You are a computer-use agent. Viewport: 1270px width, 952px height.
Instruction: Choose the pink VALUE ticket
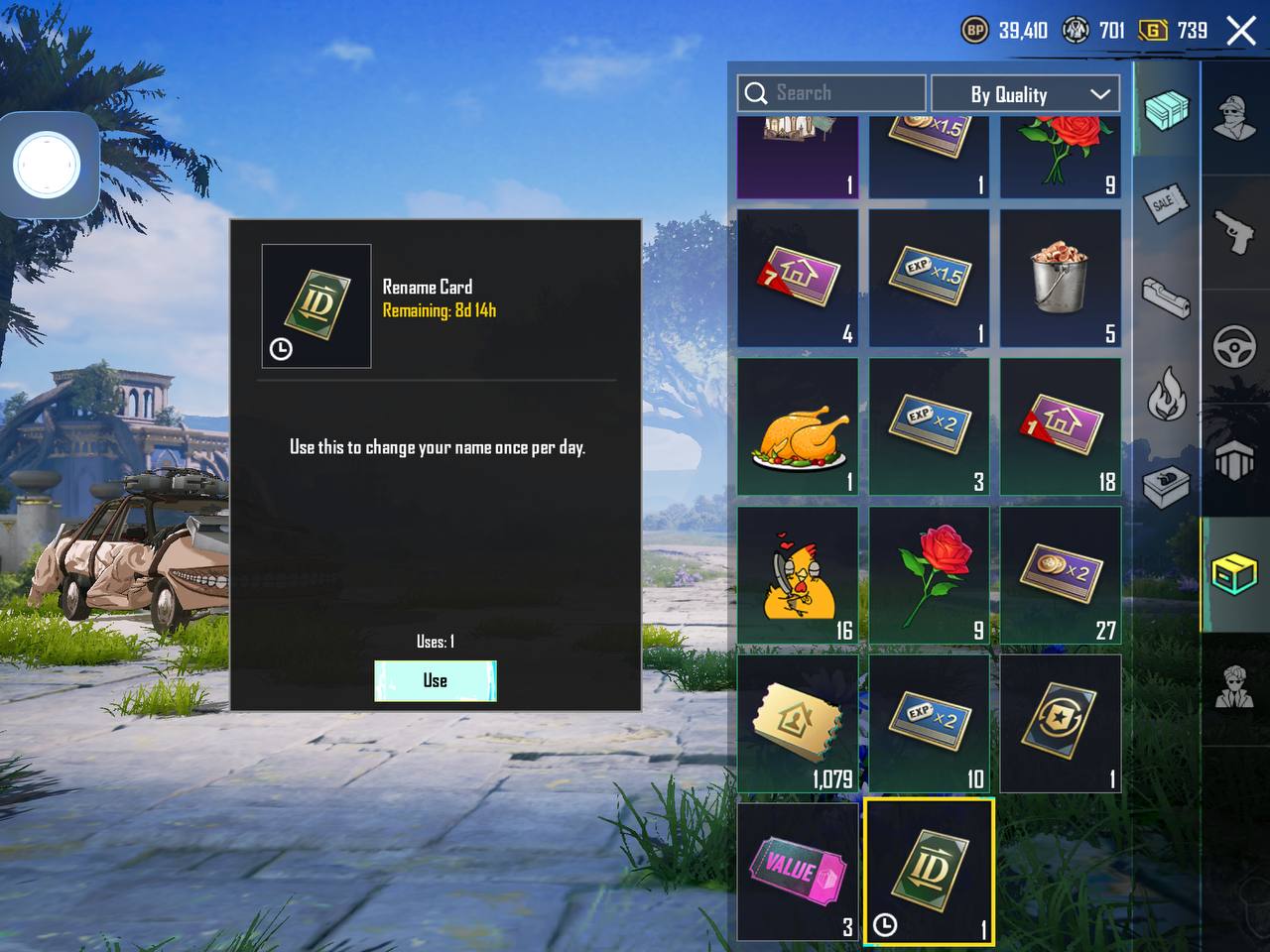point(798,871)
